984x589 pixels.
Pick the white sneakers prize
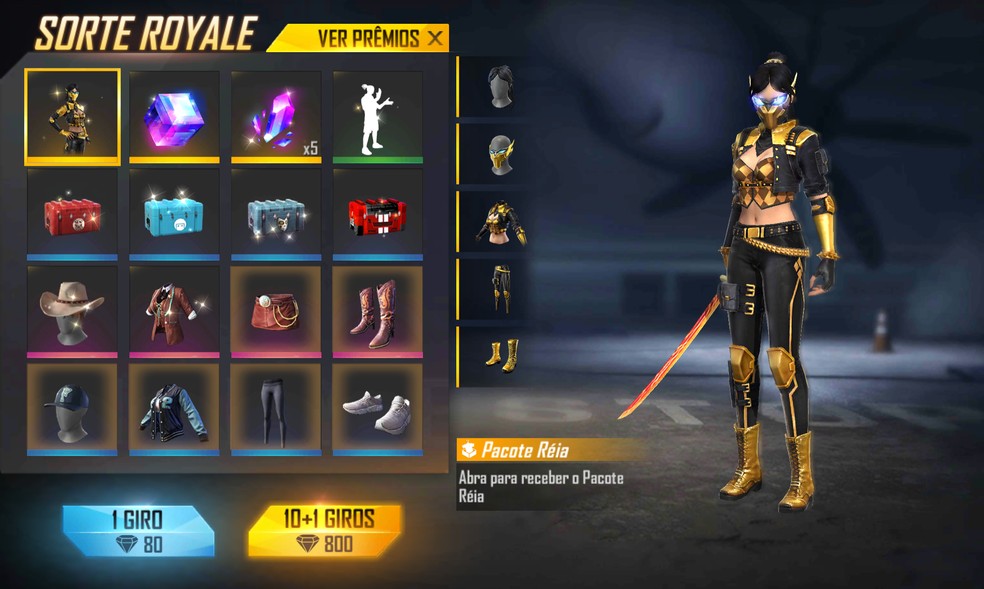click(378, 409)
